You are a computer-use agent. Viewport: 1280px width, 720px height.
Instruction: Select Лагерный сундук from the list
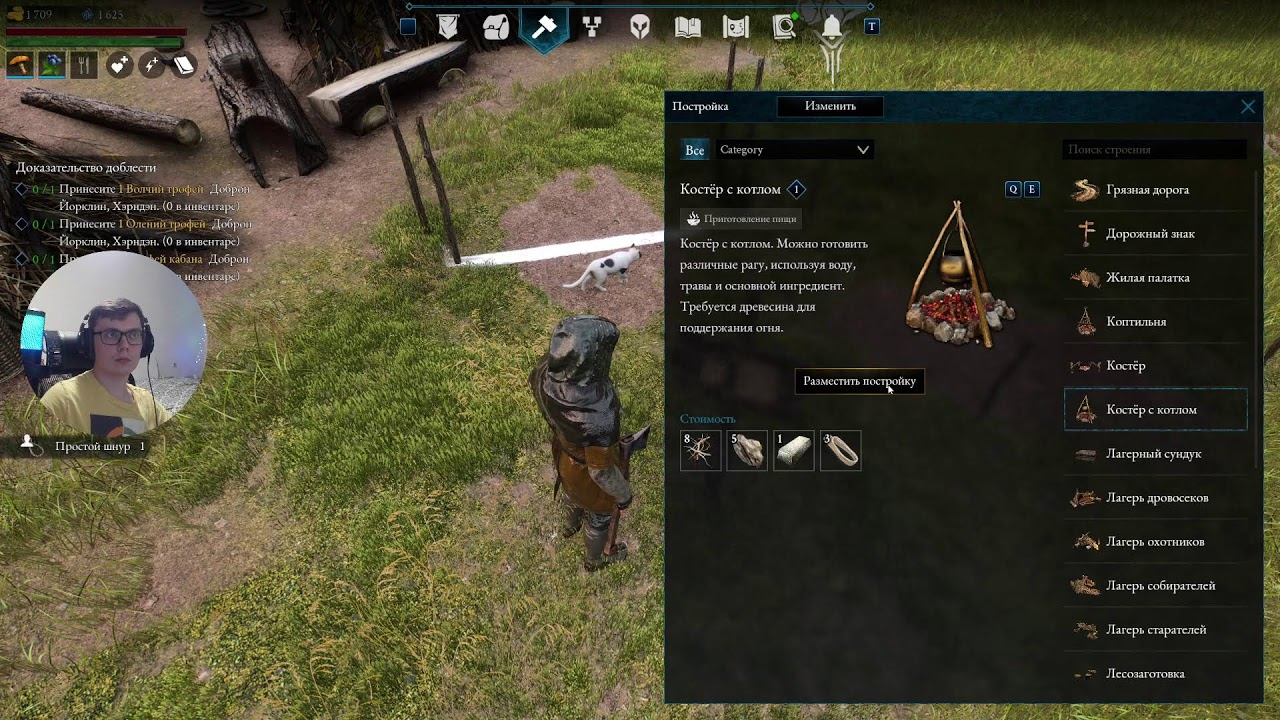coord(1155,454)
